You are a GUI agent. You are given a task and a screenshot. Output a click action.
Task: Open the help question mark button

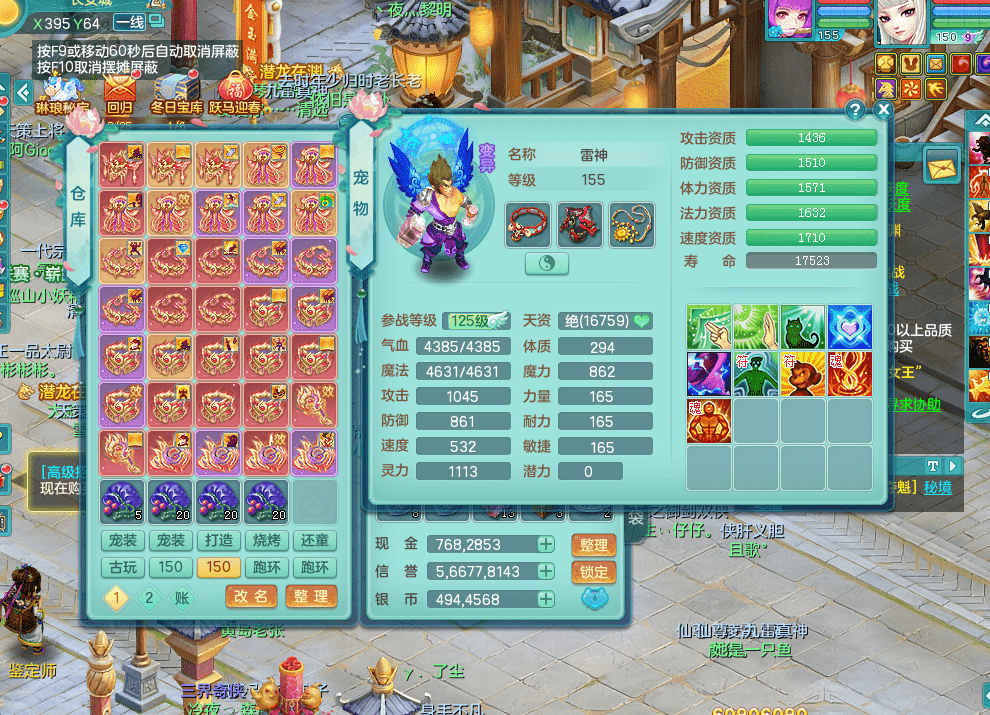point(855,110)
